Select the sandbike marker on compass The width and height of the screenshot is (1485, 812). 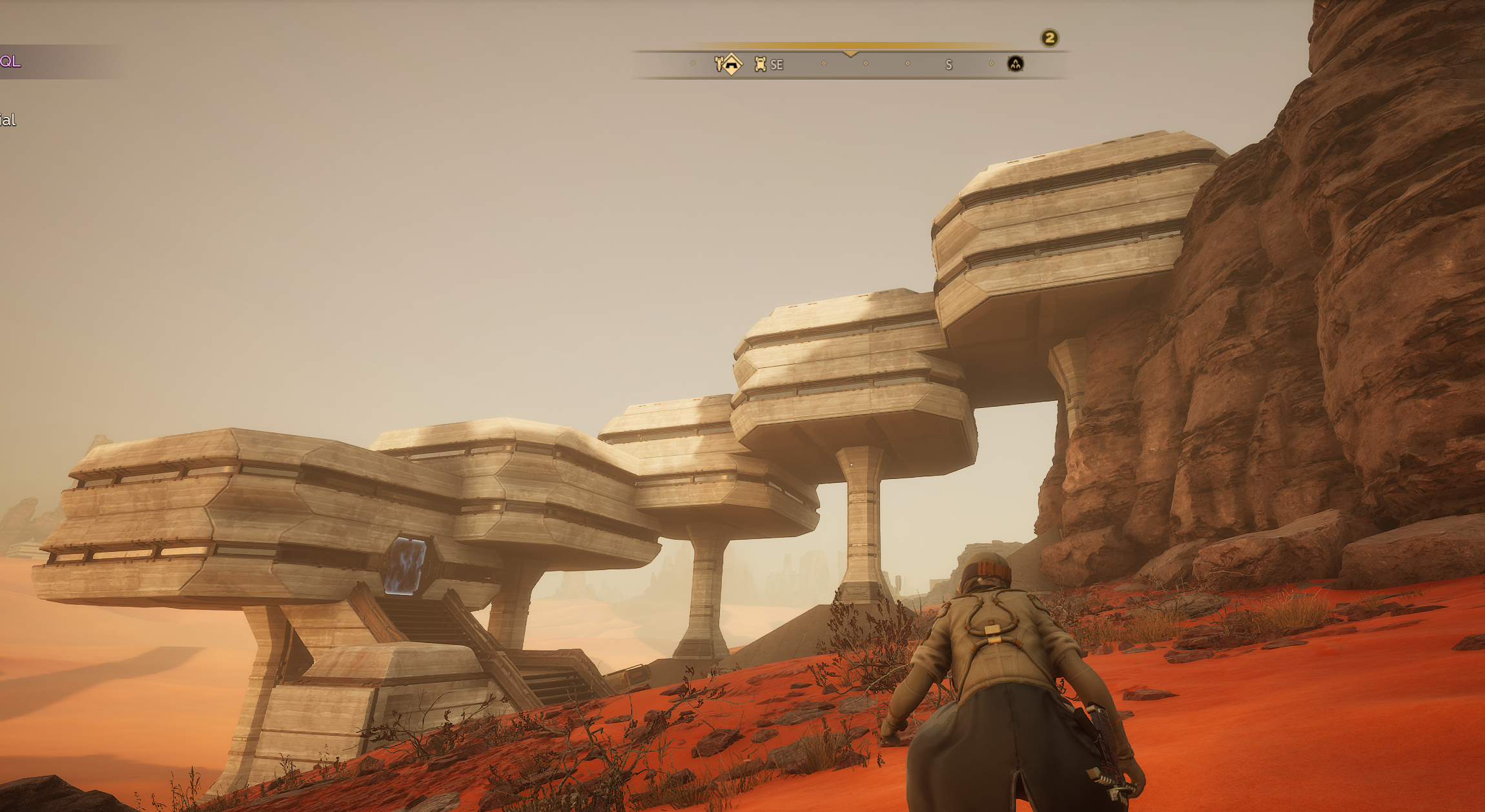click(x=719, y=63)
